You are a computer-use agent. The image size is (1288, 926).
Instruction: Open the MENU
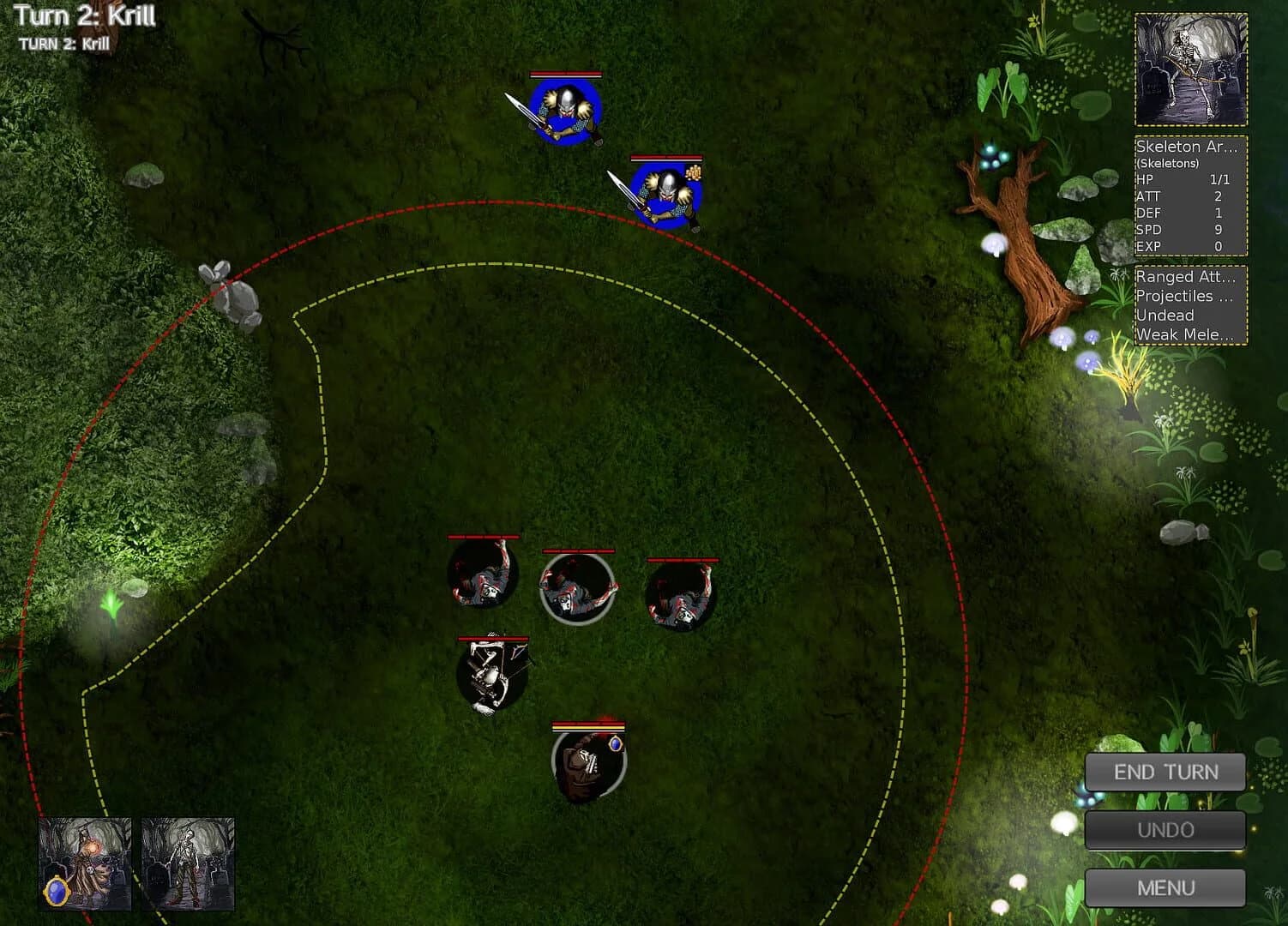click(x=1165, y=887)
